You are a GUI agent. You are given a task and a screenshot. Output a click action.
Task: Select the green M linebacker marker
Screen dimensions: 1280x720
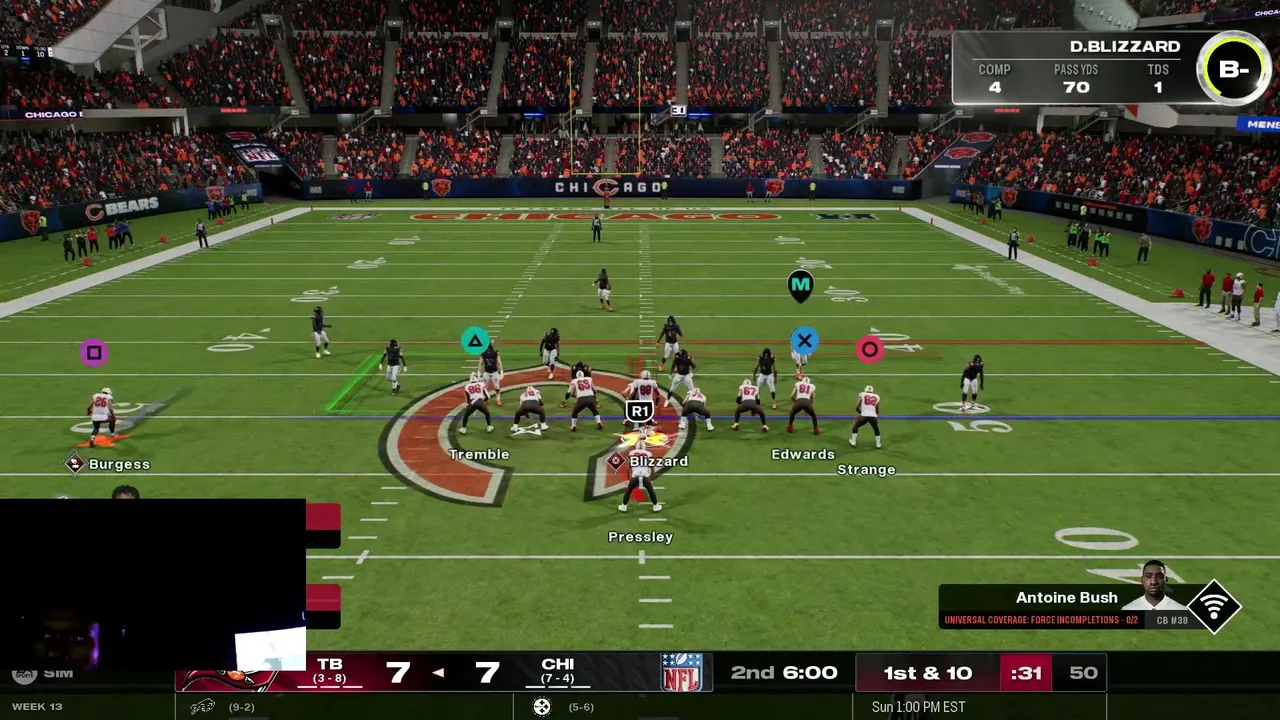[800, 286]
